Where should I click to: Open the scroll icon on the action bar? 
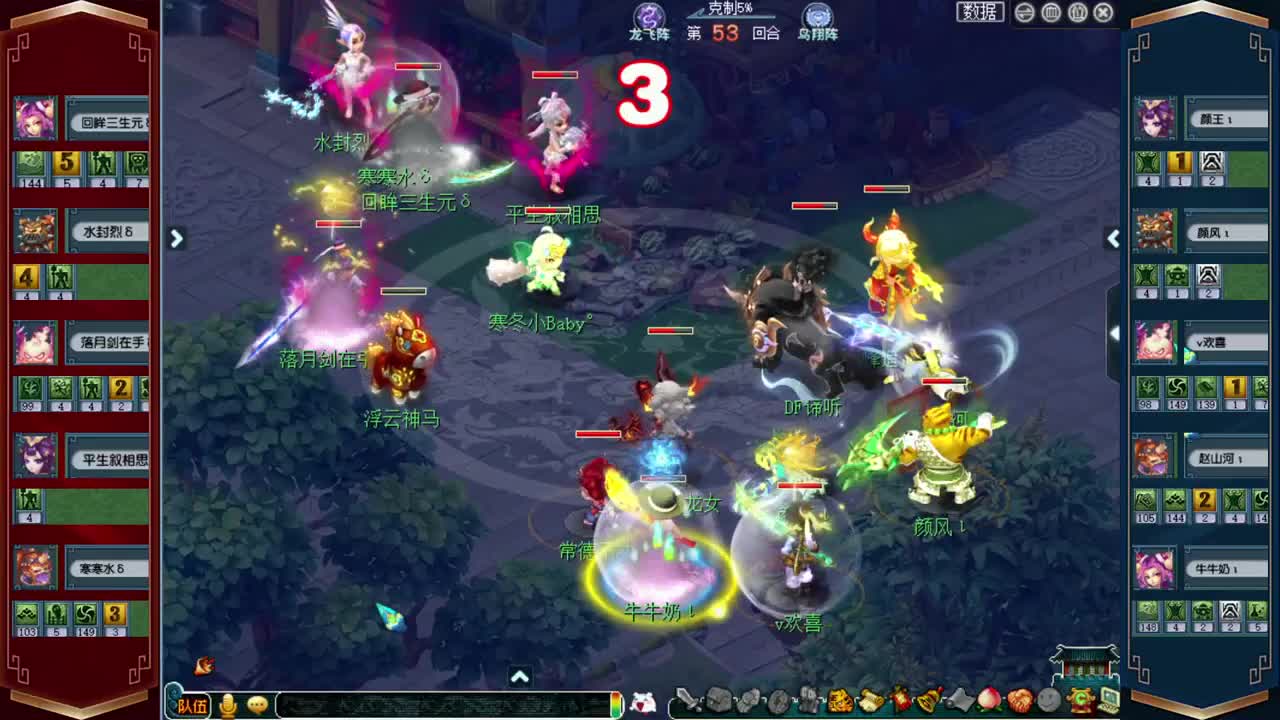pos(868,702)
